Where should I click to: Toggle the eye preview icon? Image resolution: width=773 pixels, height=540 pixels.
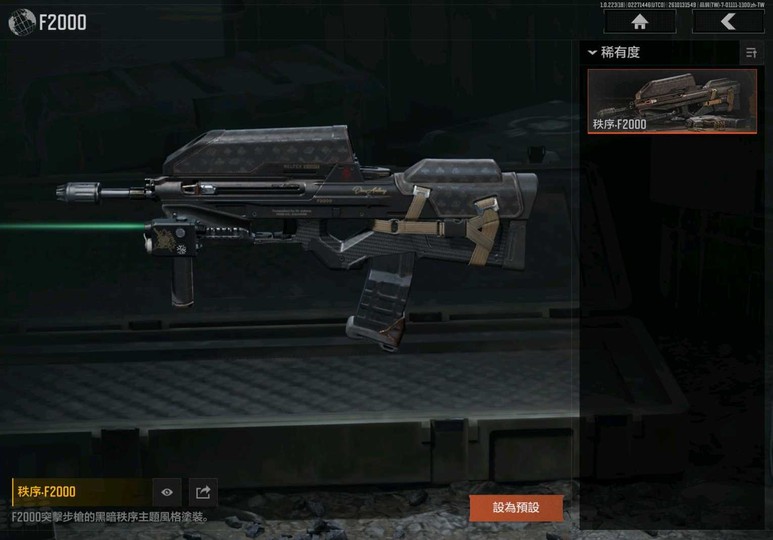click(x=167, y=492)
